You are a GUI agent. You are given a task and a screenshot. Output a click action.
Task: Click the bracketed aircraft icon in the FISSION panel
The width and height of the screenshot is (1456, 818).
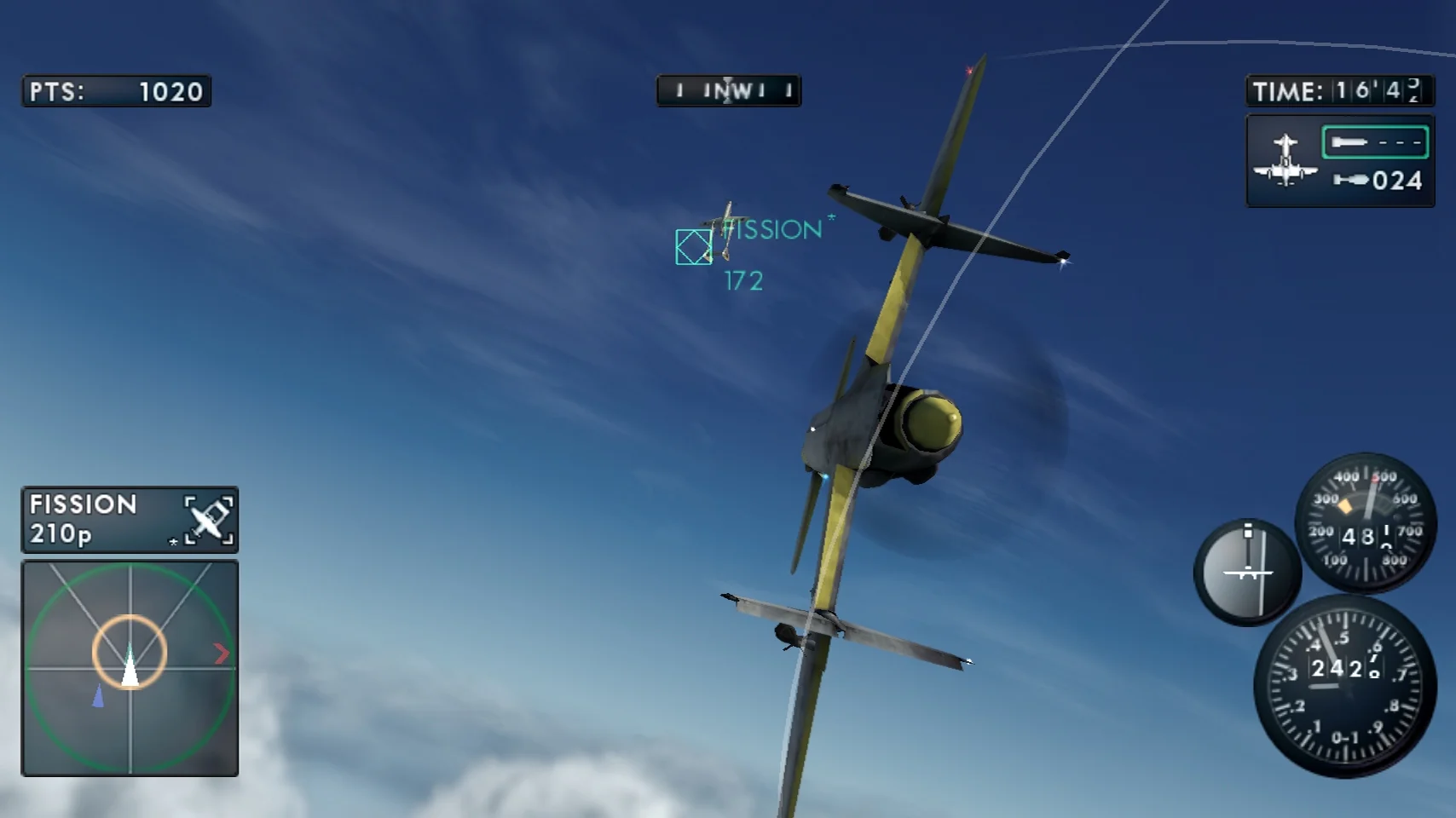[209, 520]
